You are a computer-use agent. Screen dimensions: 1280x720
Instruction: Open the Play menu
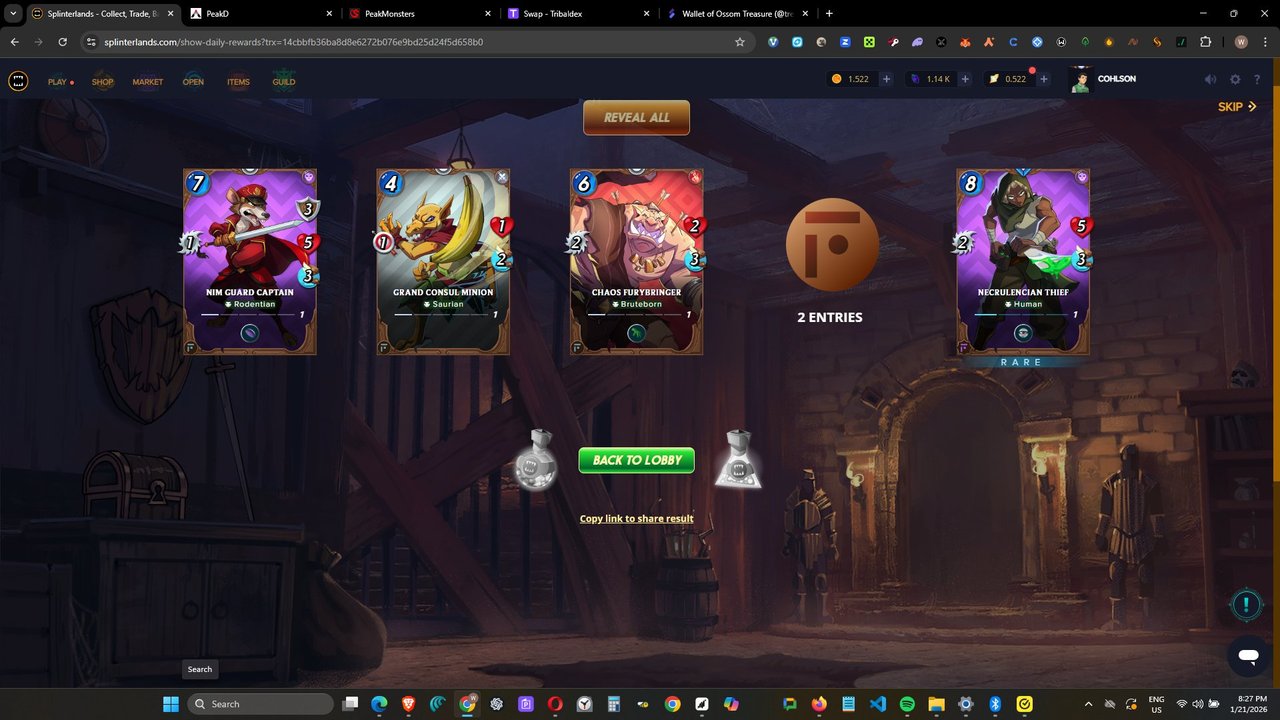(x=58, y=82)
